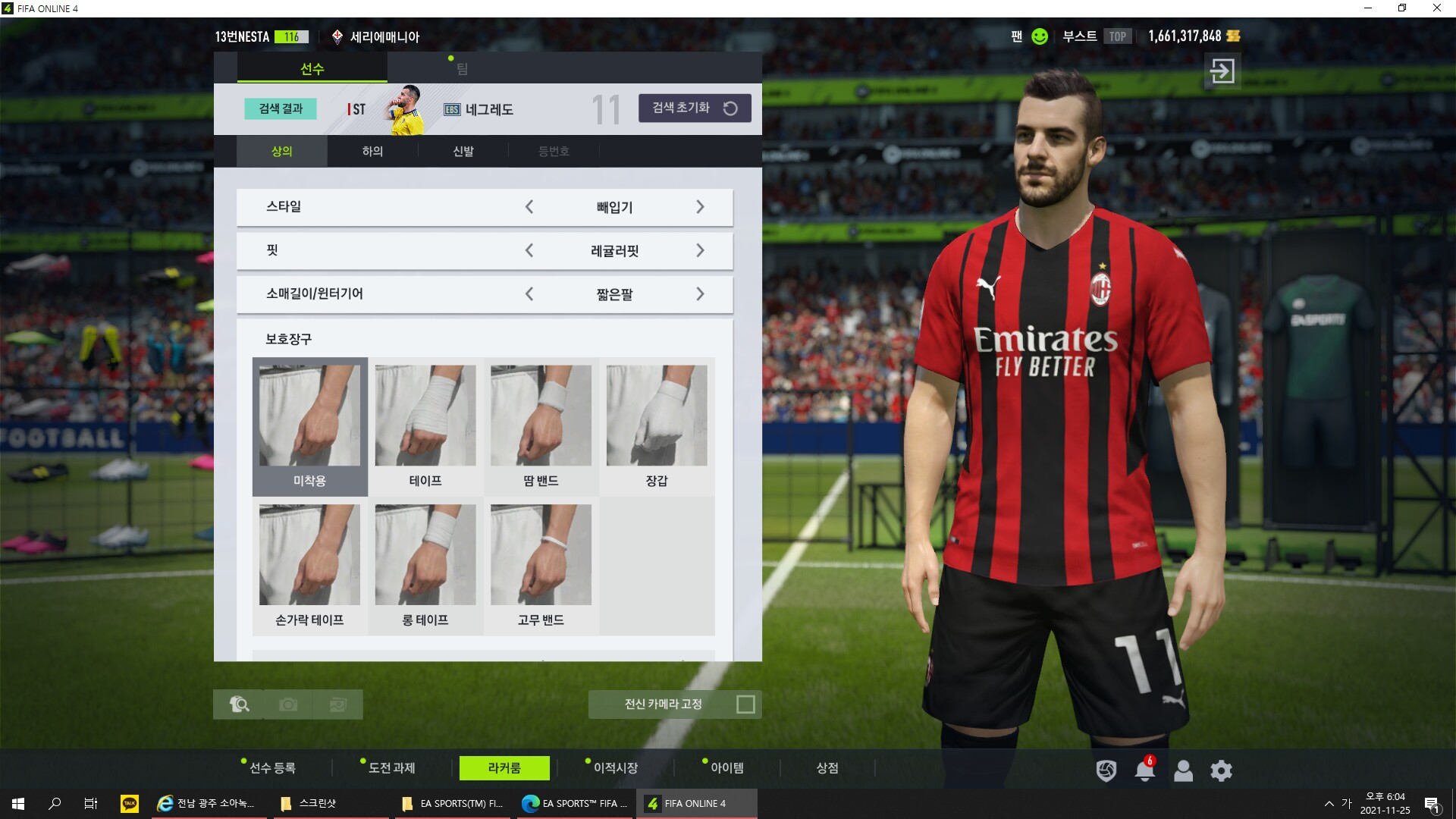Switch to the 팀 tab

(462, 69)
